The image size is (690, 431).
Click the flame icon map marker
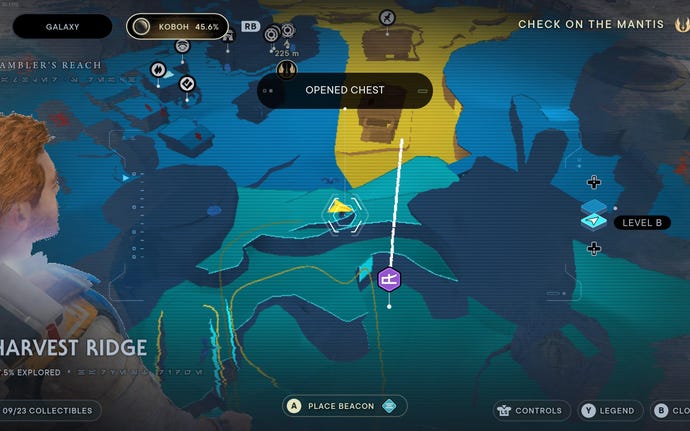(158, 68)
